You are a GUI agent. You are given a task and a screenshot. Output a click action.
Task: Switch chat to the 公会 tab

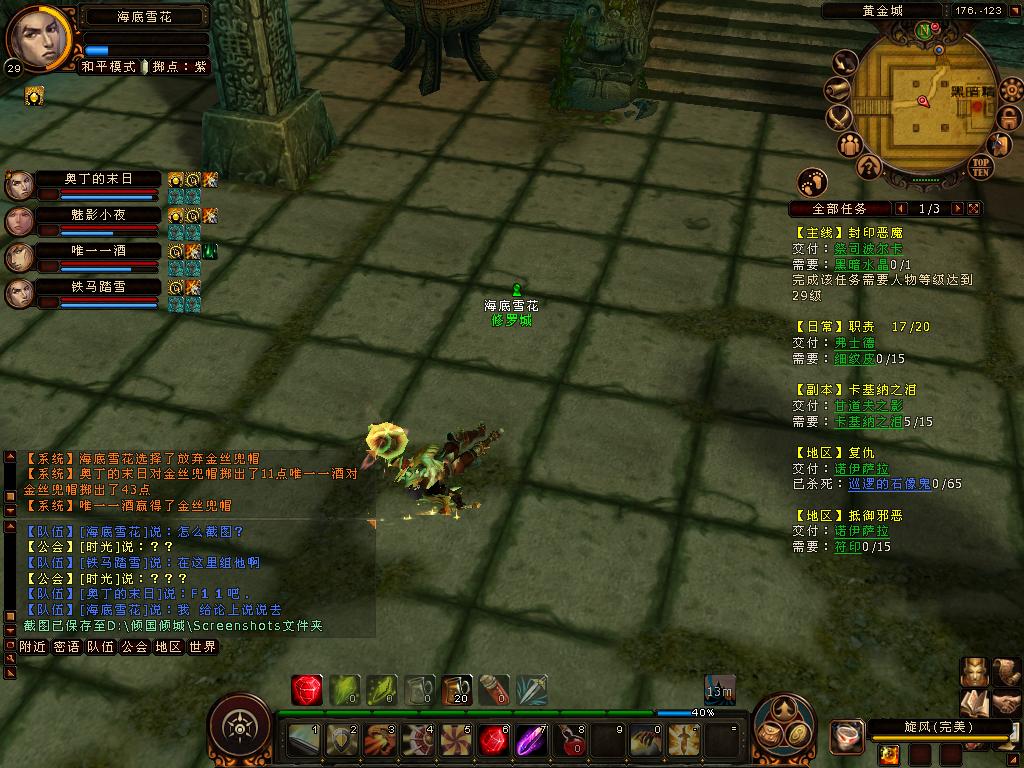(x=134, y=647)
